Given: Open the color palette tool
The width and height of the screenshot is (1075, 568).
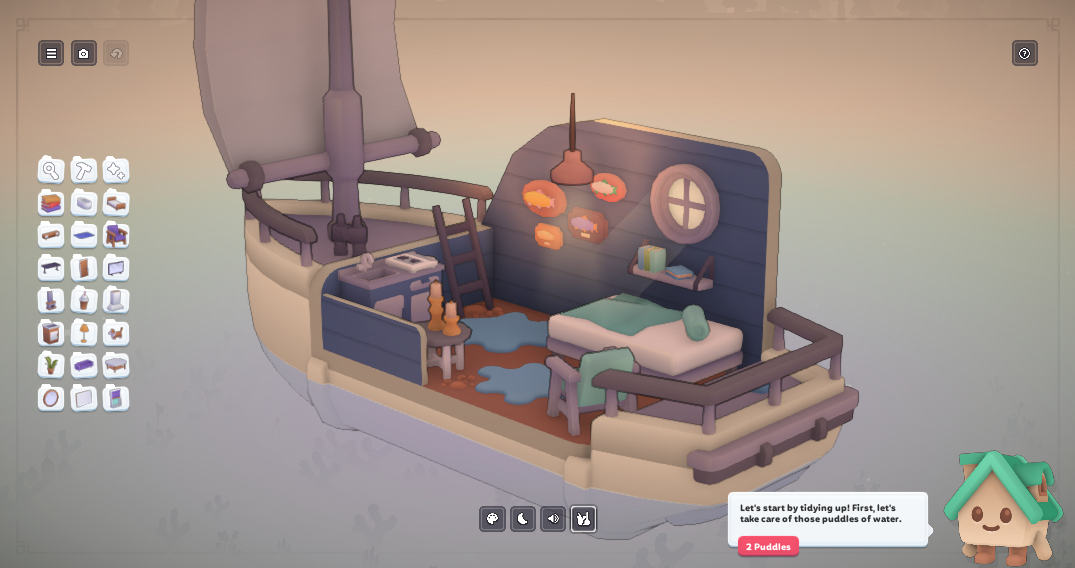Looking at the screenshot, I should pyautogui.click(x=492, y=518).
